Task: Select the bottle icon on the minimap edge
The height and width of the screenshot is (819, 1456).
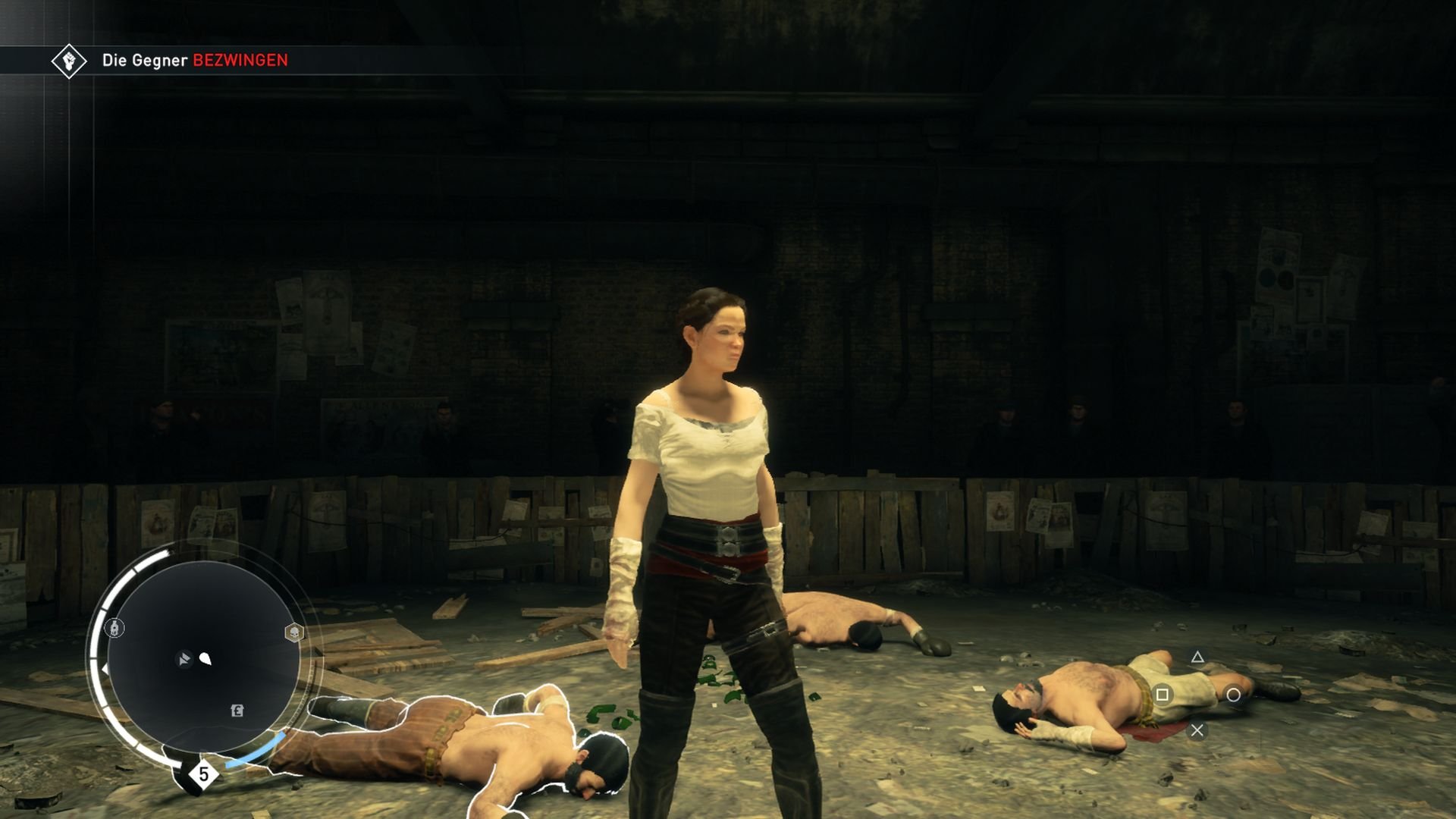Action: click(115, 628)
